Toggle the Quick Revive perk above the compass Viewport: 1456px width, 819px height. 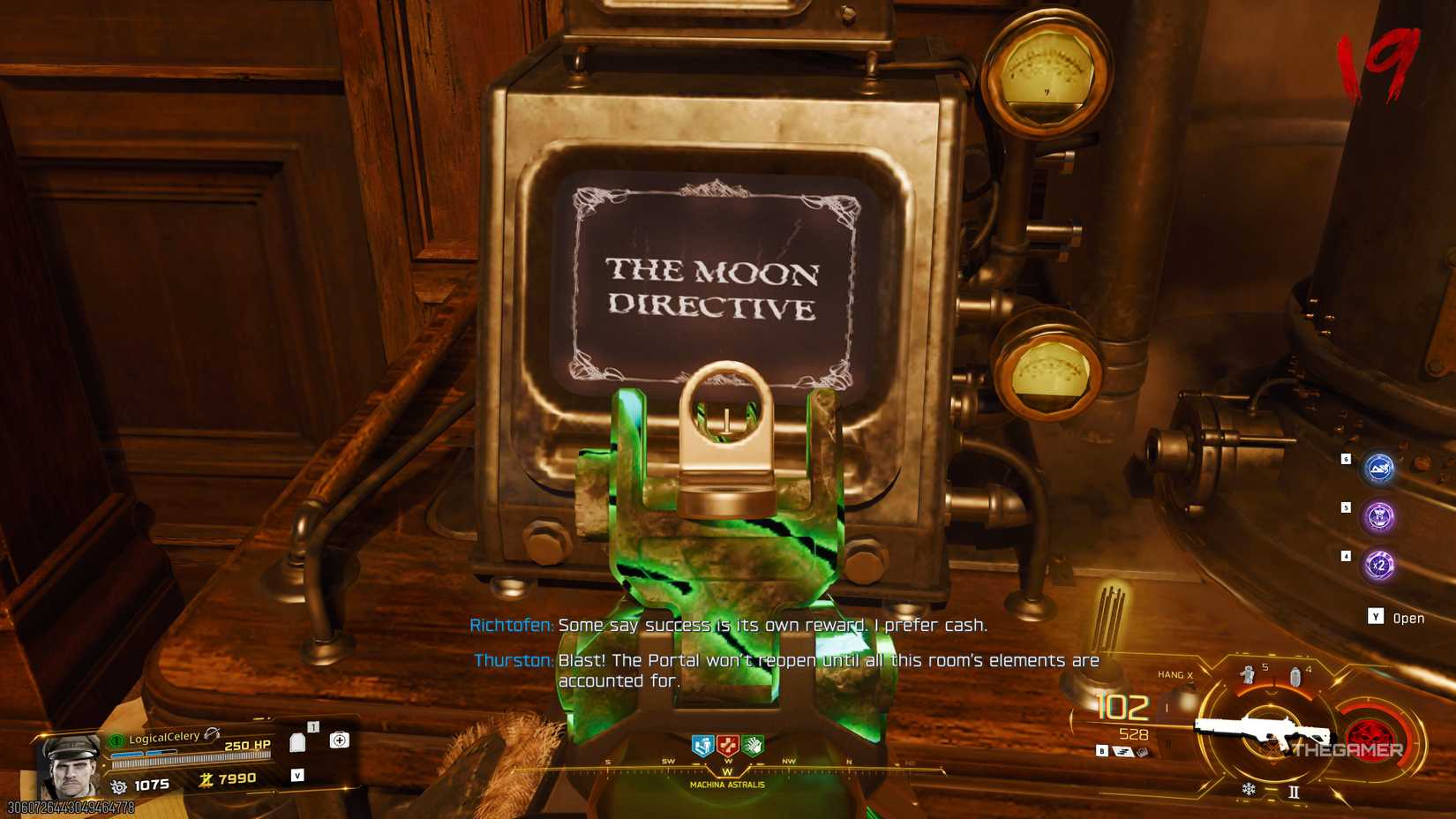728,745
